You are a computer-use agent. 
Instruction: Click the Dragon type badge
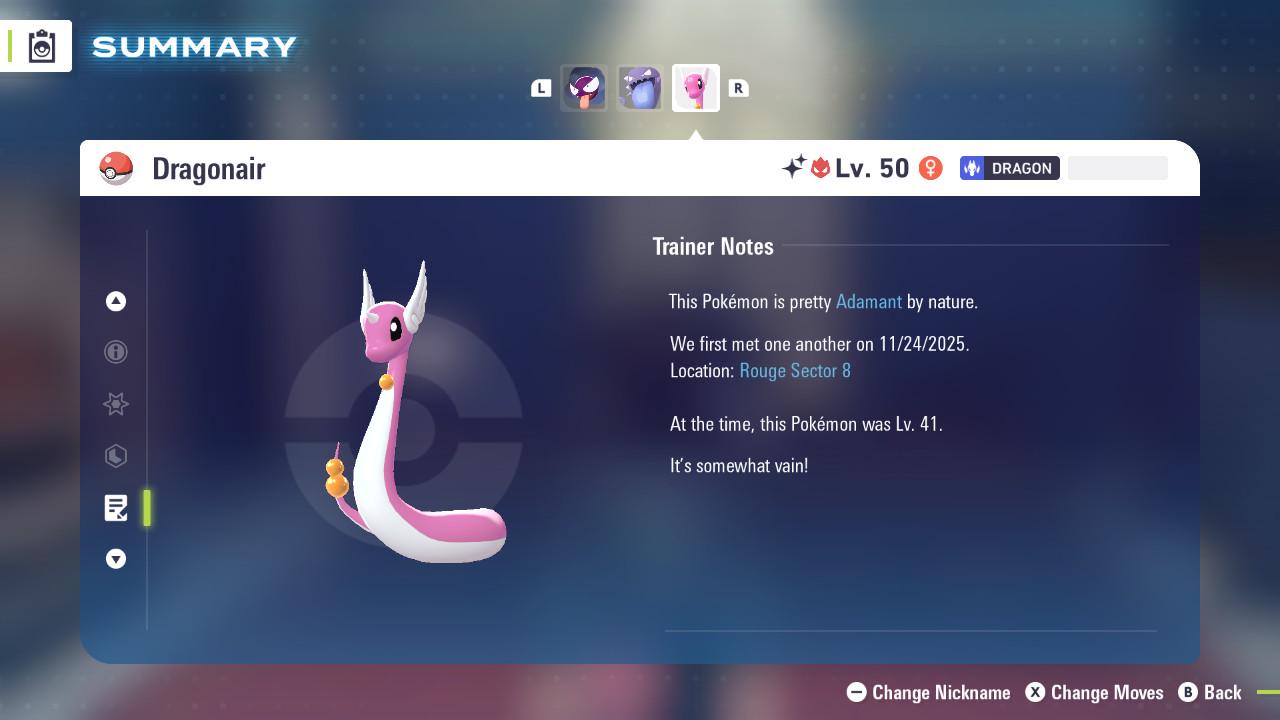tap(1010, 168)
